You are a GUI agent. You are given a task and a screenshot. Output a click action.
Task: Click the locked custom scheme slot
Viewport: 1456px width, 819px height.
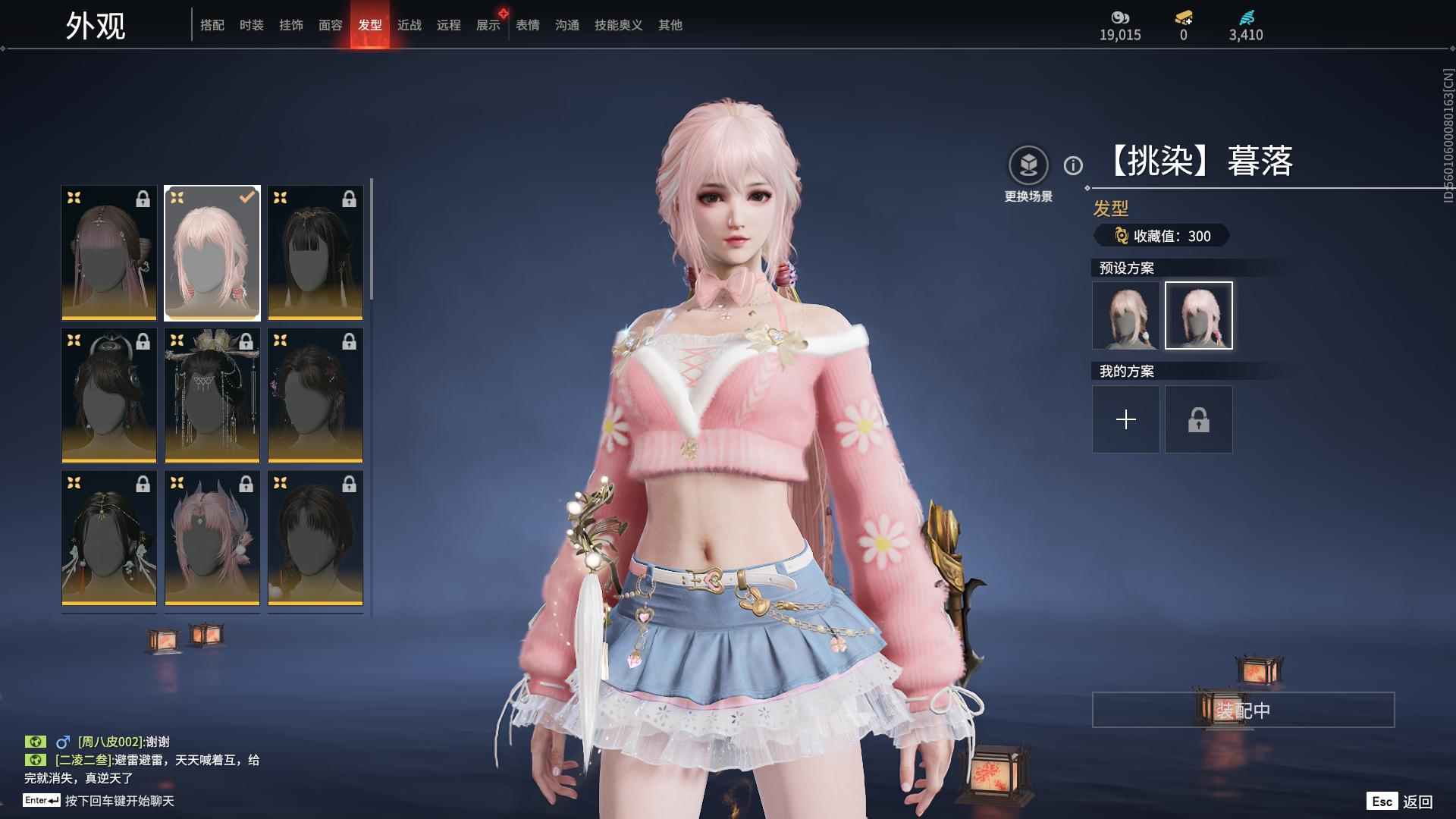coord(1198,419)
